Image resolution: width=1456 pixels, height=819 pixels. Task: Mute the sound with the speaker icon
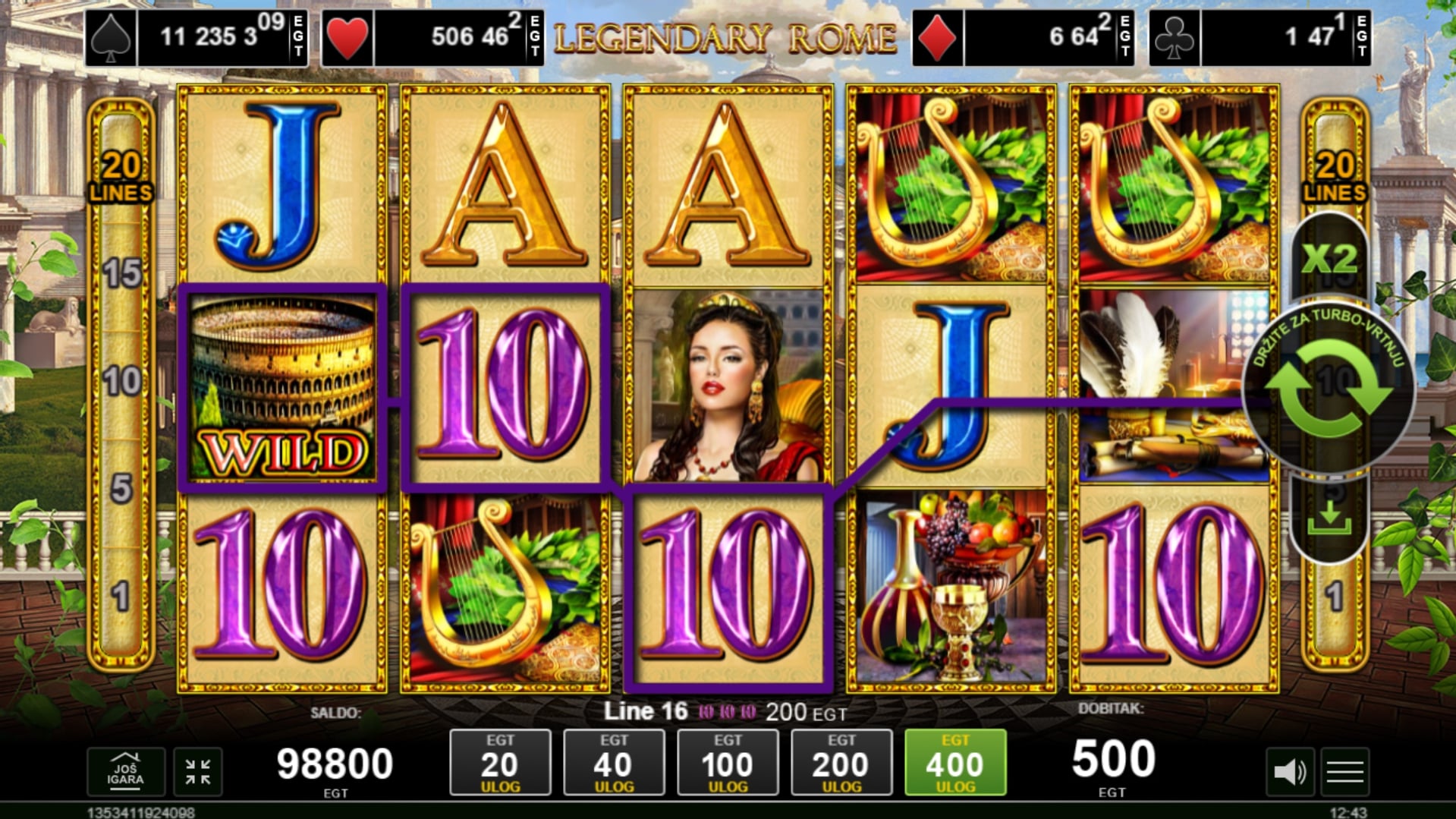[x=1290, y=772]
